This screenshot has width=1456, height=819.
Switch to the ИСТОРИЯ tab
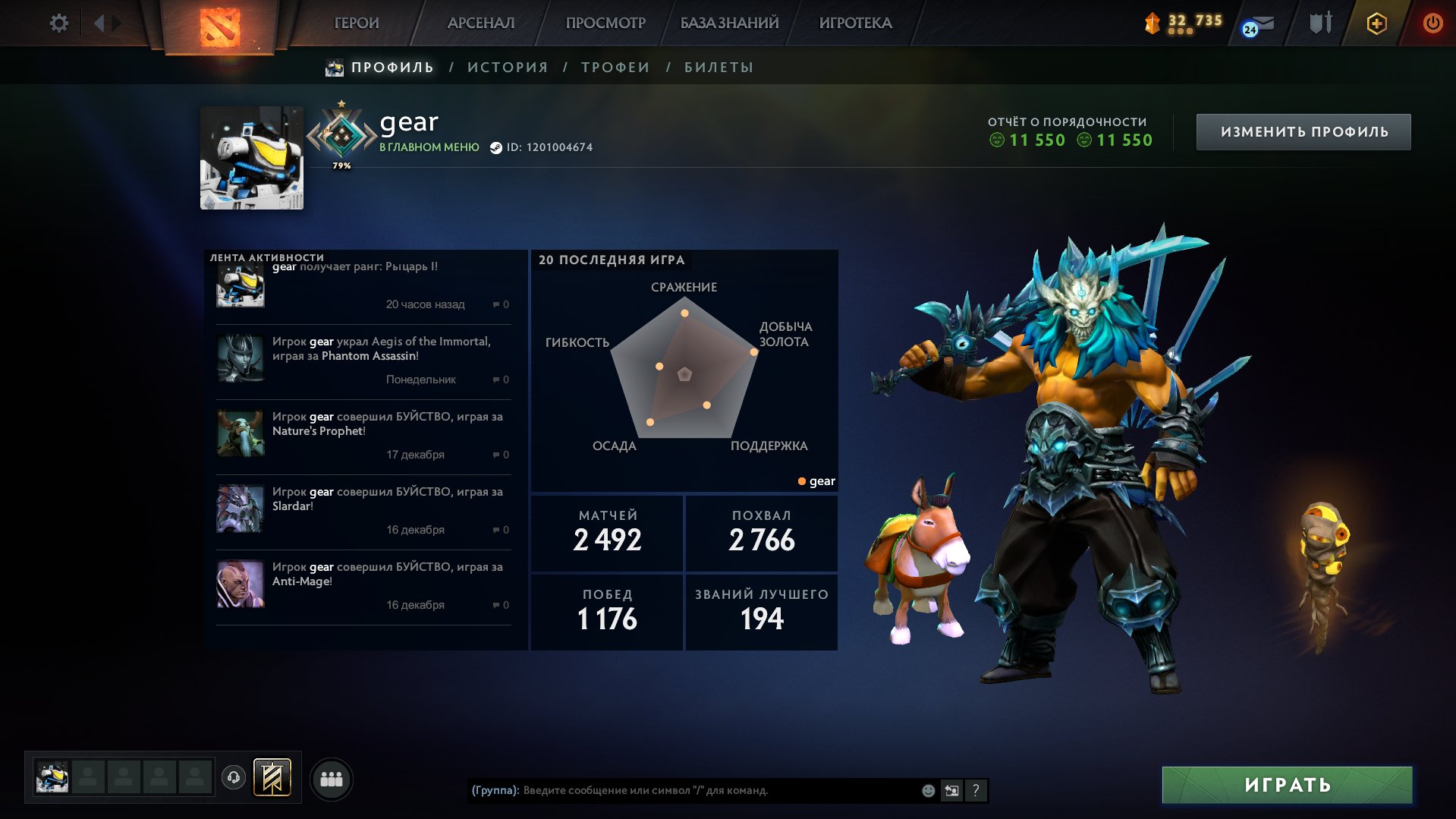(507, 67)
